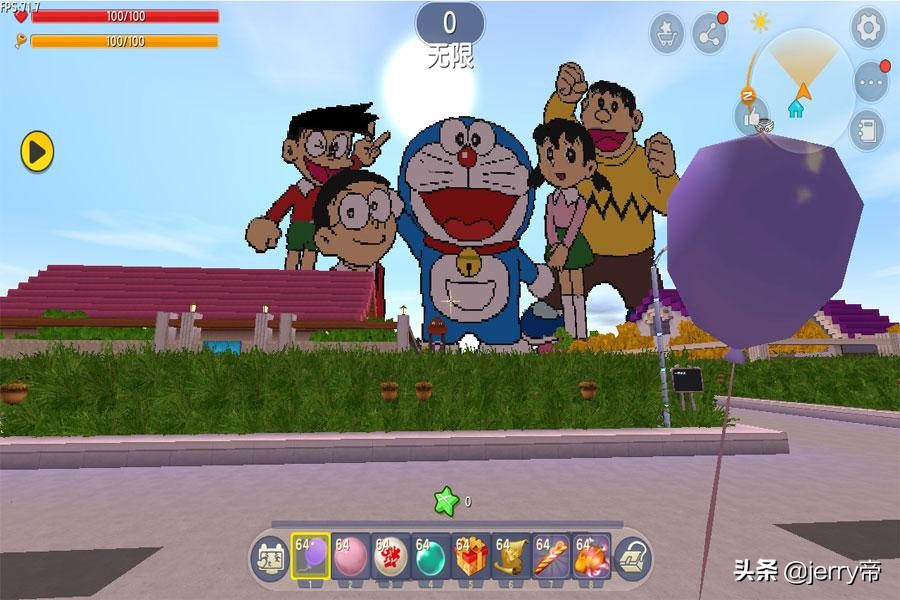900x600 pixels.
Task: Choose the white egg with red pattern
Action: [390, 556]
